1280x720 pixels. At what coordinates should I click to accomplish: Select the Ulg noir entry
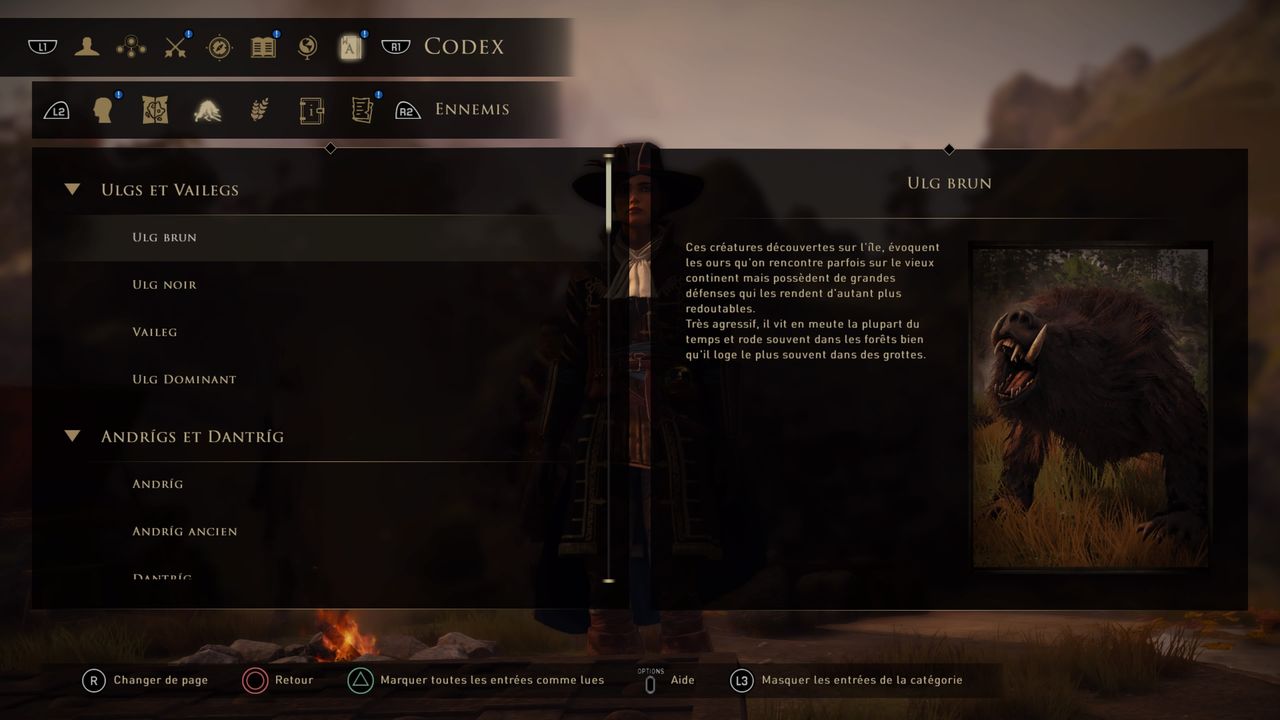[165, 285]
